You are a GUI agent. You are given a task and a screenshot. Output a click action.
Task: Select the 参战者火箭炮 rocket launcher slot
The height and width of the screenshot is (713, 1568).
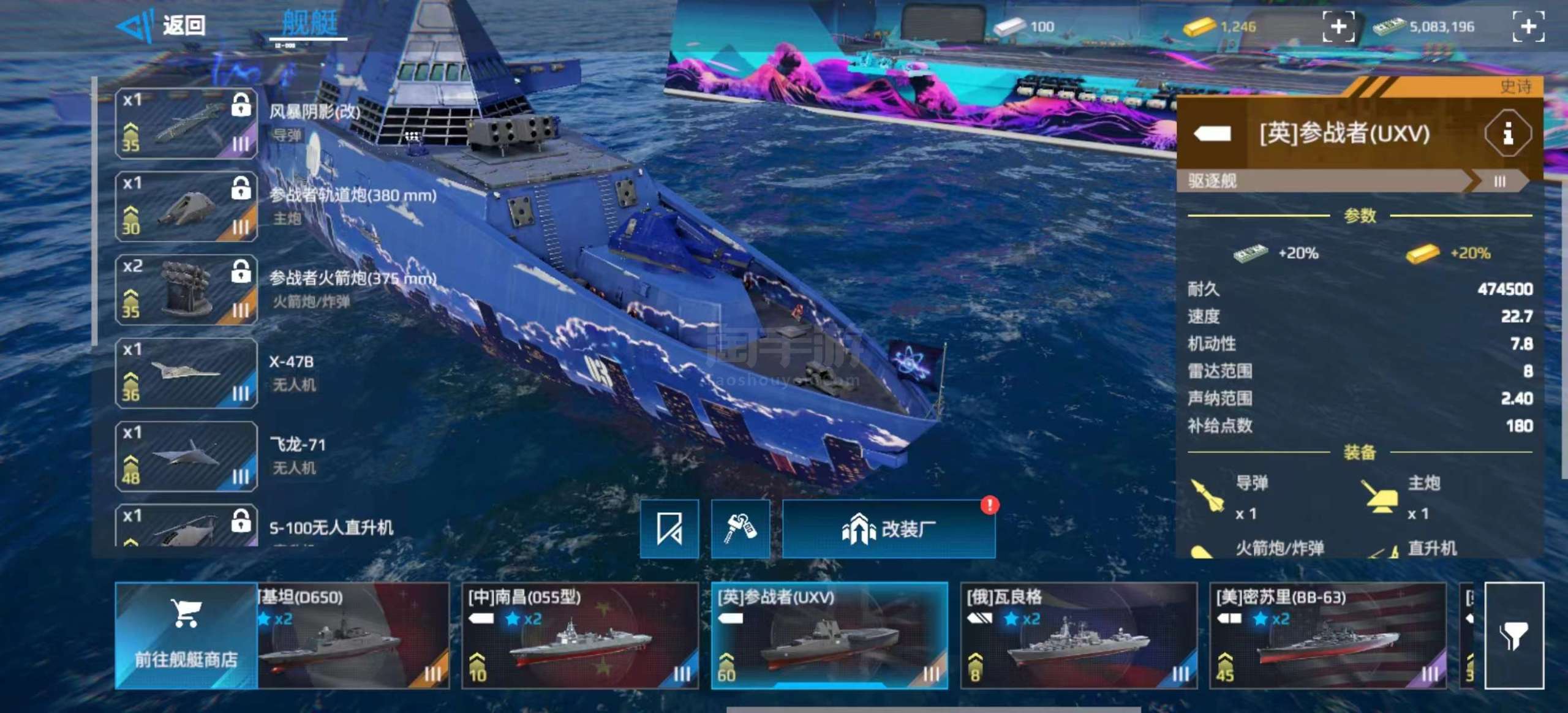click(186, 290)
